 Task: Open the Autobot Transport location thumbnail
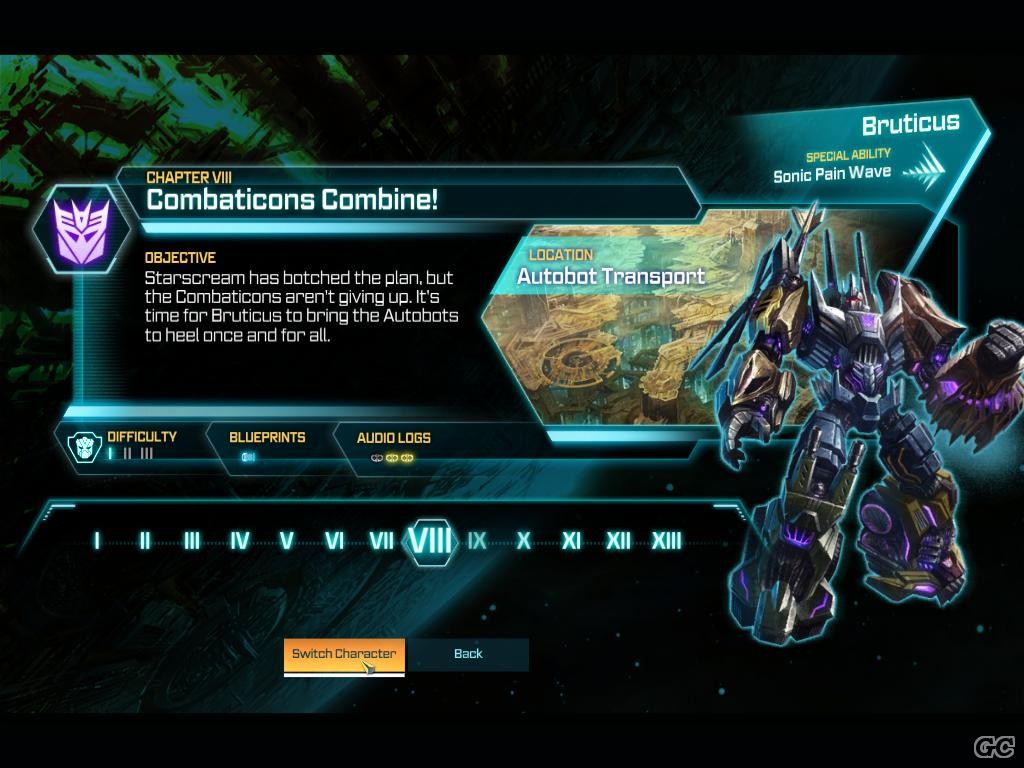[x=610, y=330]
